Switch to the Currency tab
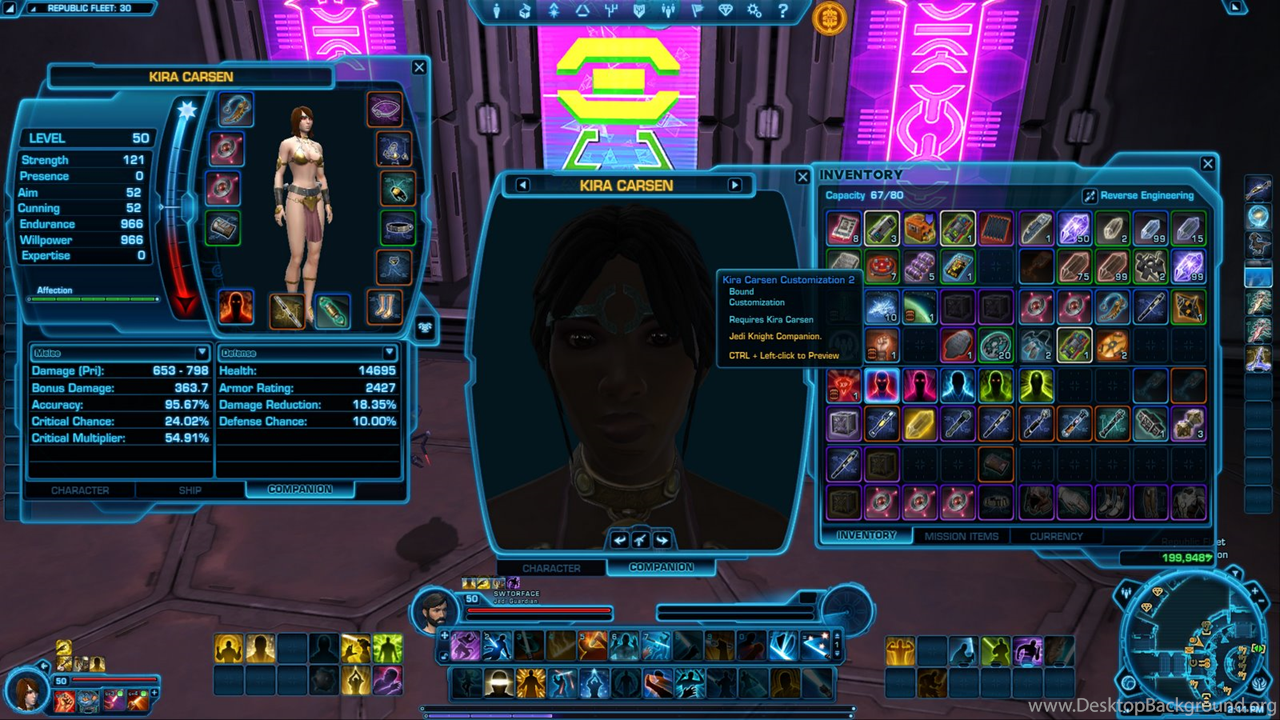The height and width of the screenshot is (720, 1280). click(x=1056, y=536)
